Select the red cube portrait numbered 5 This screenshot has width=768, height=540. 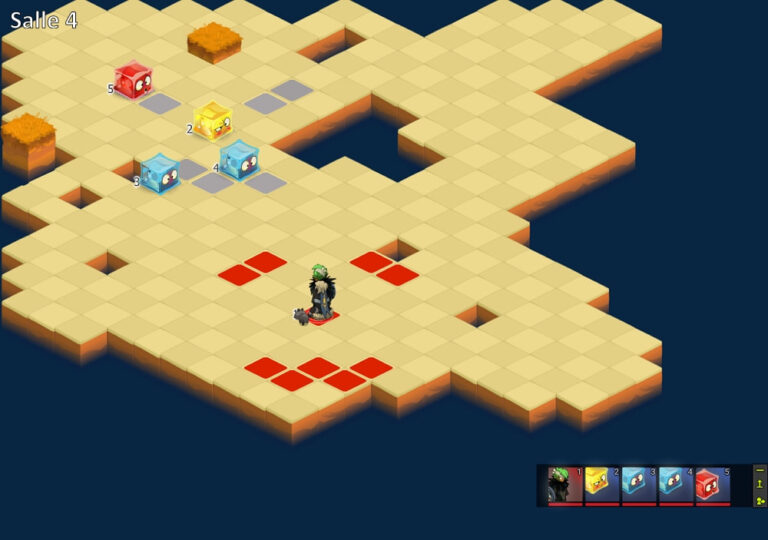[713, 485]
